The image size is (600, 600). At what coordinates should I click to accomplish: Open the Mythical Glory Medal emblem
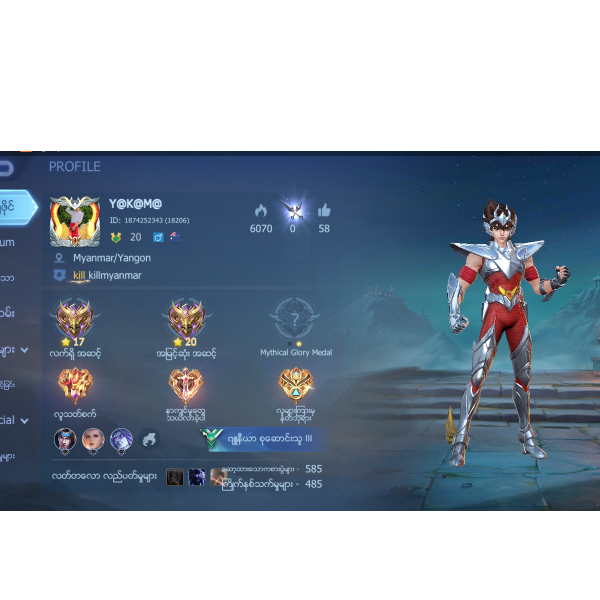tap(295, 320)
